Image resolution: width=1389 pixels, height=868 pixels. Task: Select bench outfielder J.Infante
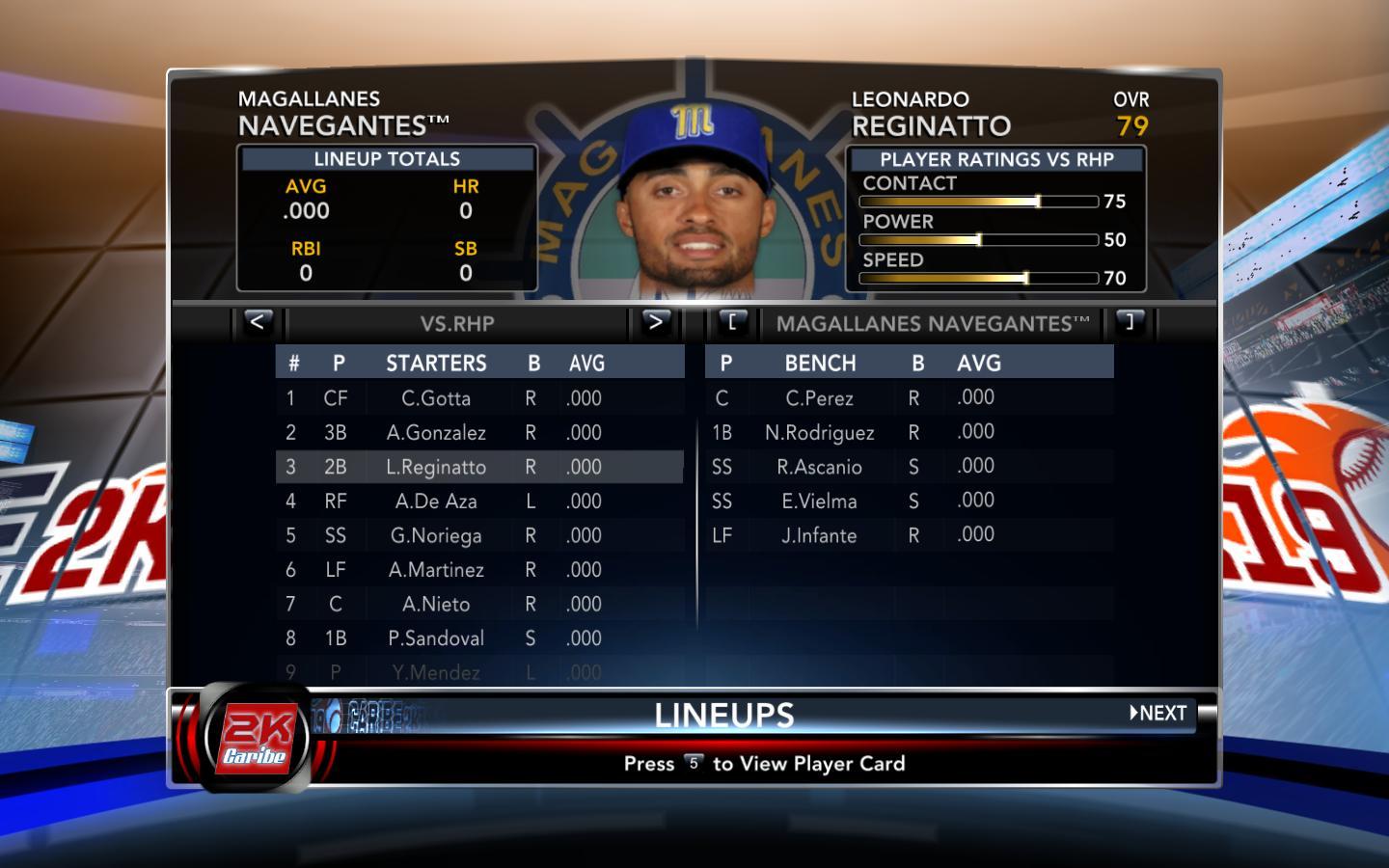tap(819, 535)
